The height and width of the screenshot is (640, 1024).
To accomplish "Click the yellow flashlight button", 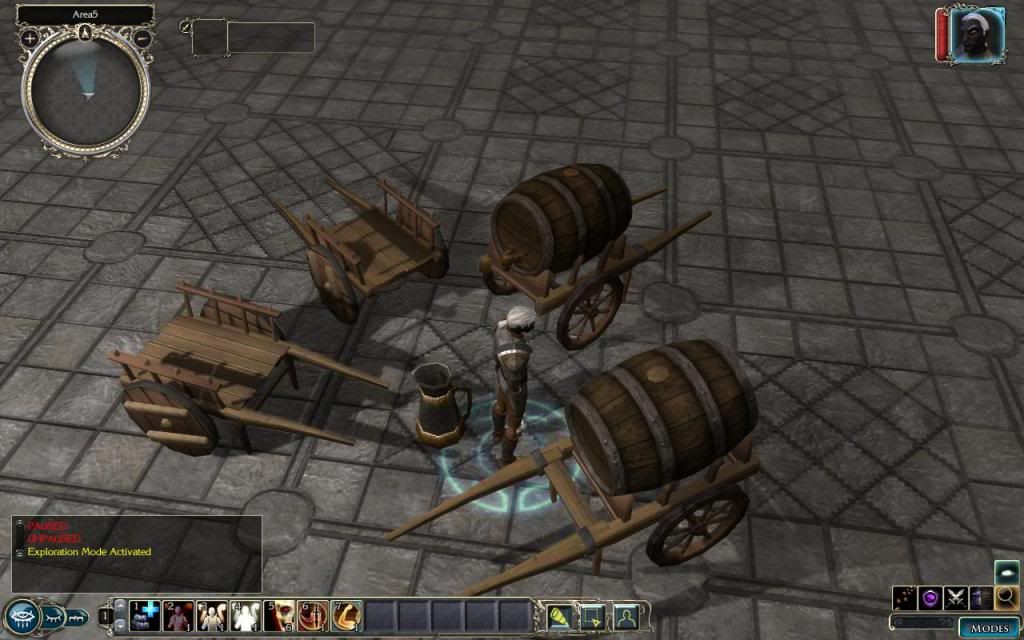I will click(x=558, y=616).
